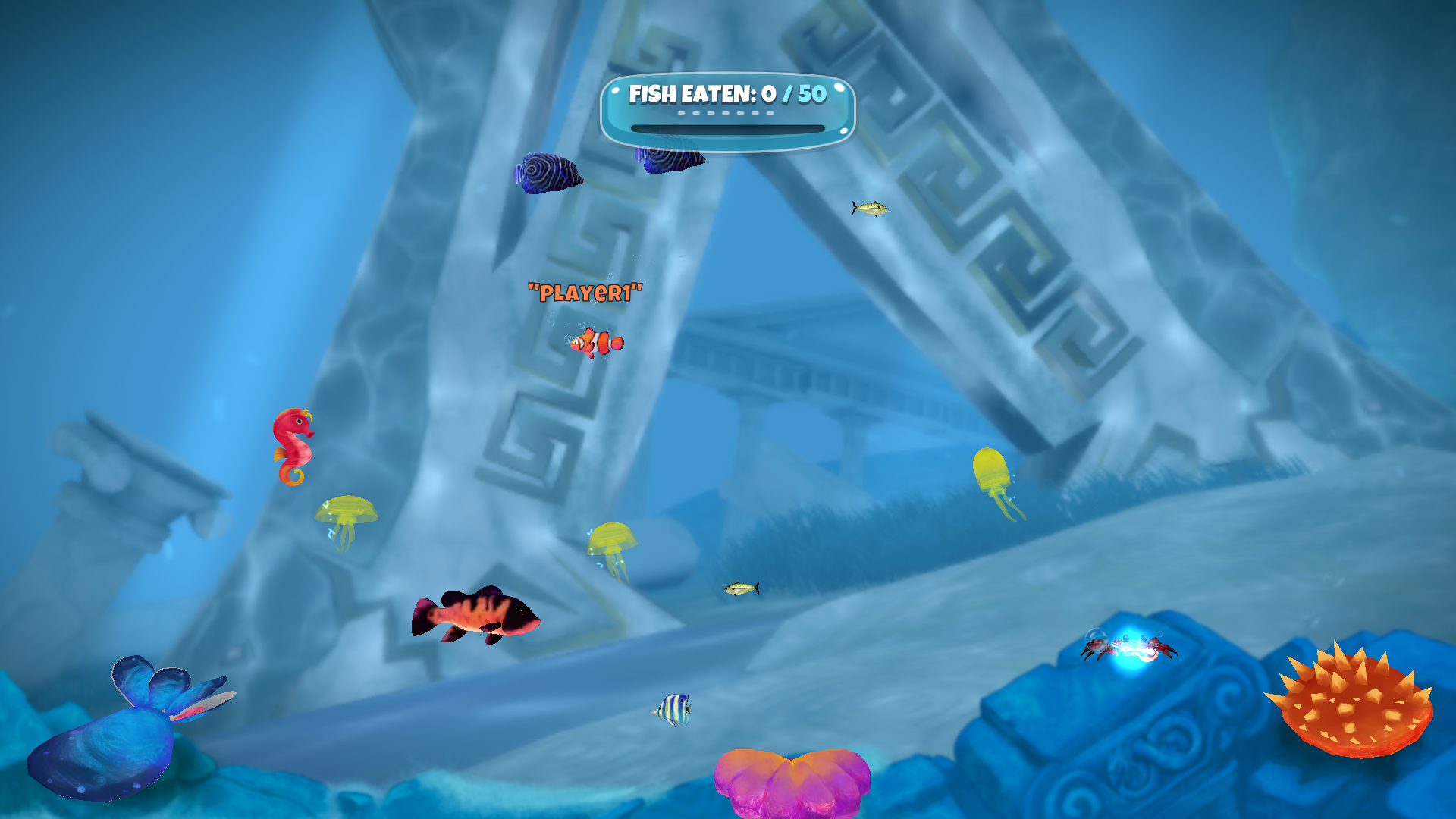Select the dark purple angelfish on the left

[x=548, y=174]
